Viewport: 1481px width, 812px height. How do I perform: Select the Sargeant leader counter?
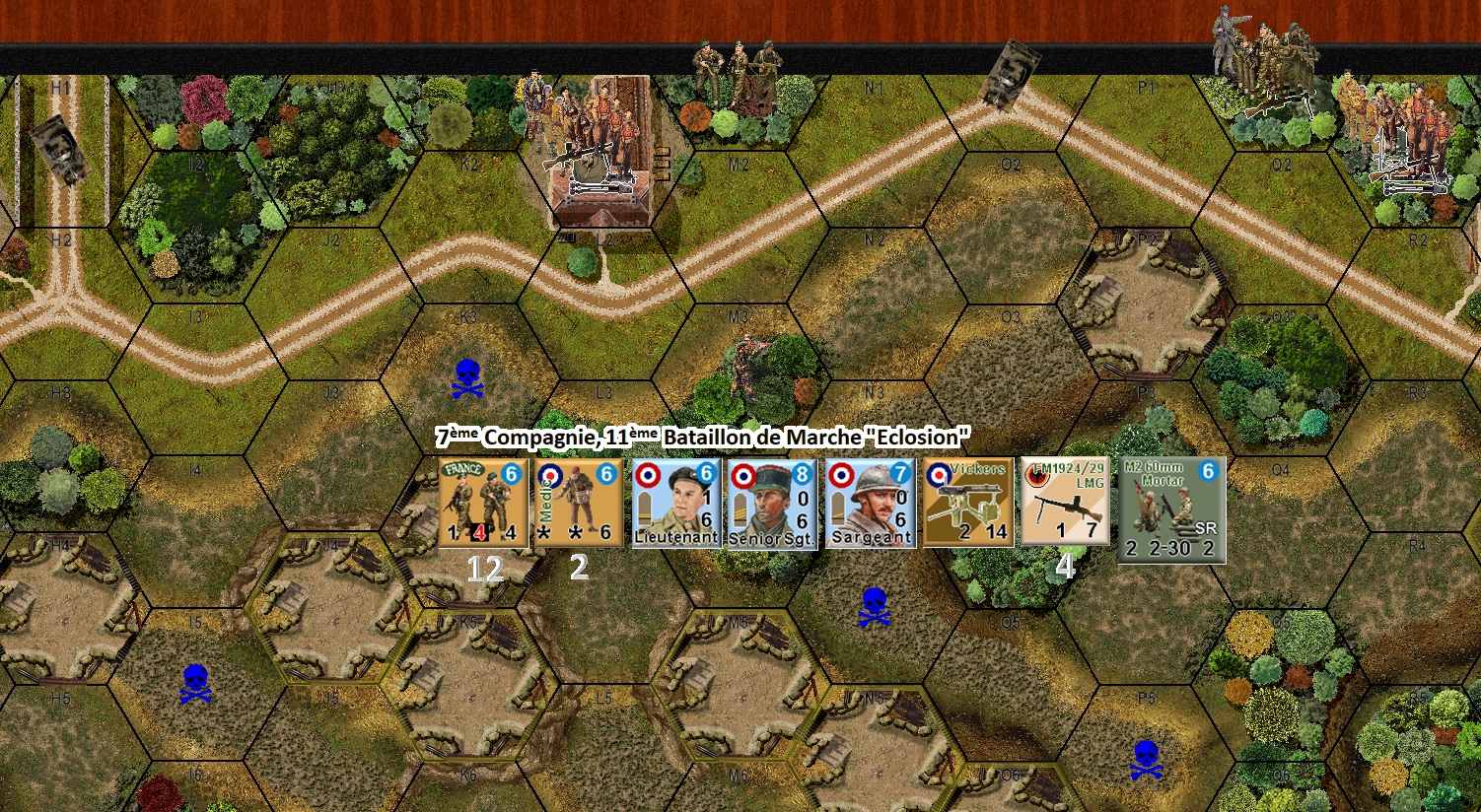[x=871, y=503]
